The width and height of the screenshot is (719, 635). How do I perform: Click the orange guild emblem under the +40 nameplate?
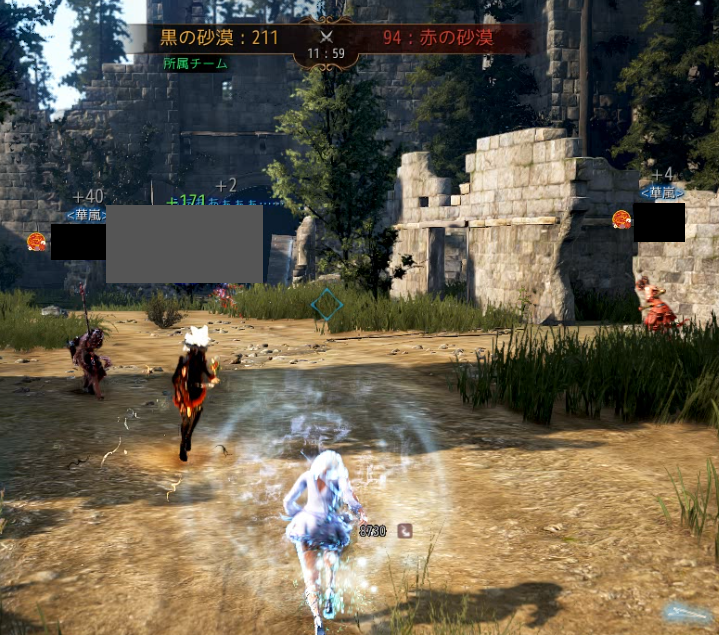coord(37,241)
